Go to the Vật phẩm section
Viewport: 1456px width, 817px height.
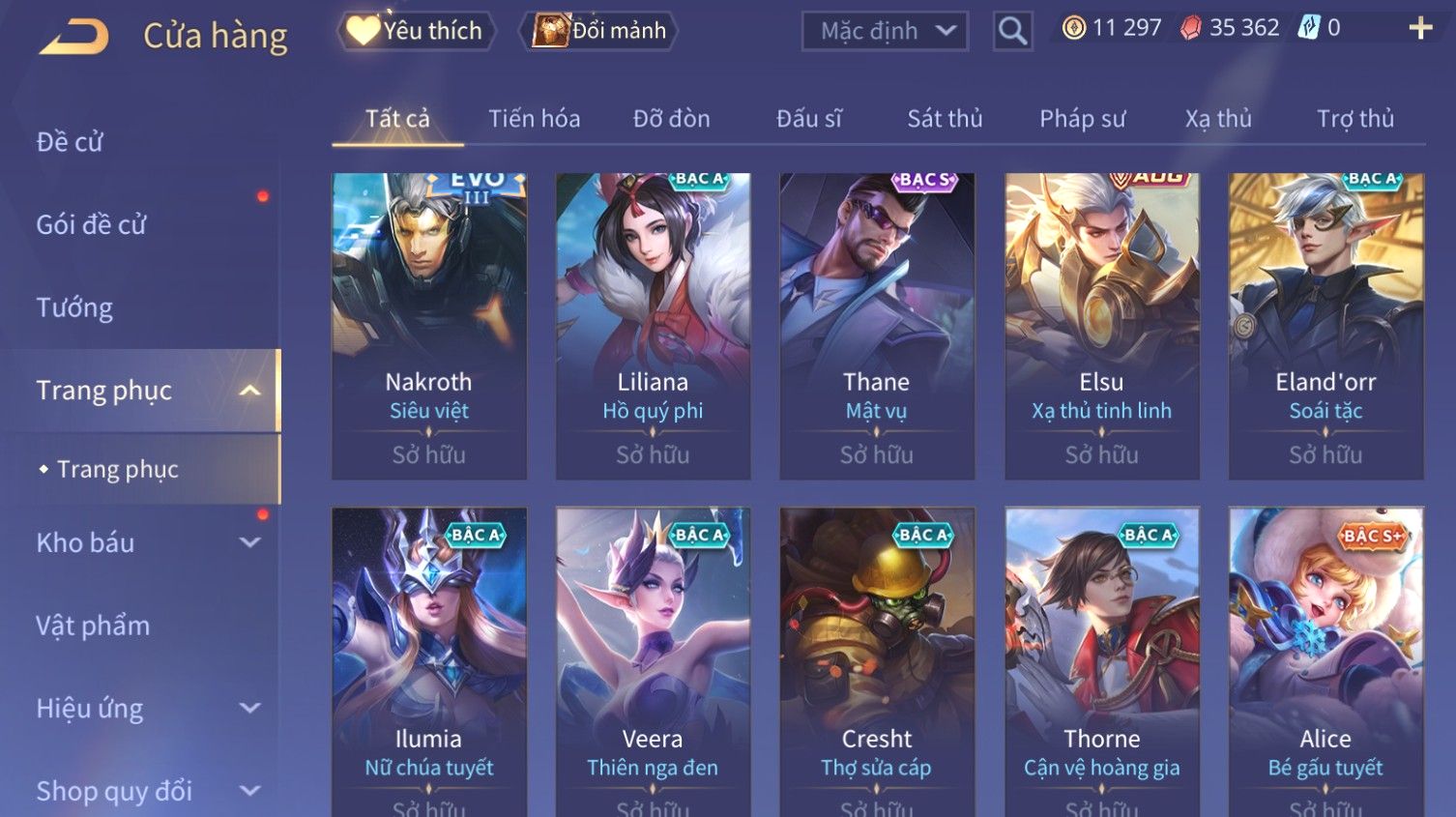pos(93,626)
